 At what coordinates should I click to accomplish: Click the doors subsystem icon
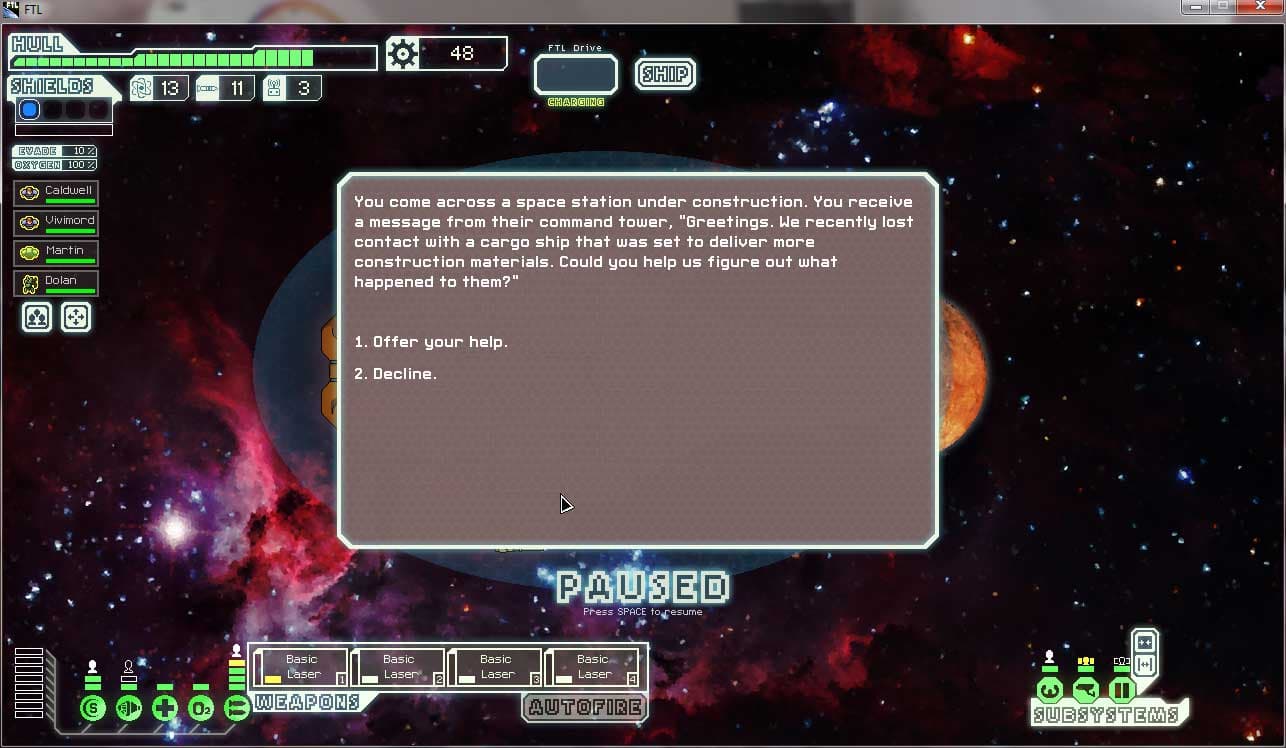point(1121,690)
